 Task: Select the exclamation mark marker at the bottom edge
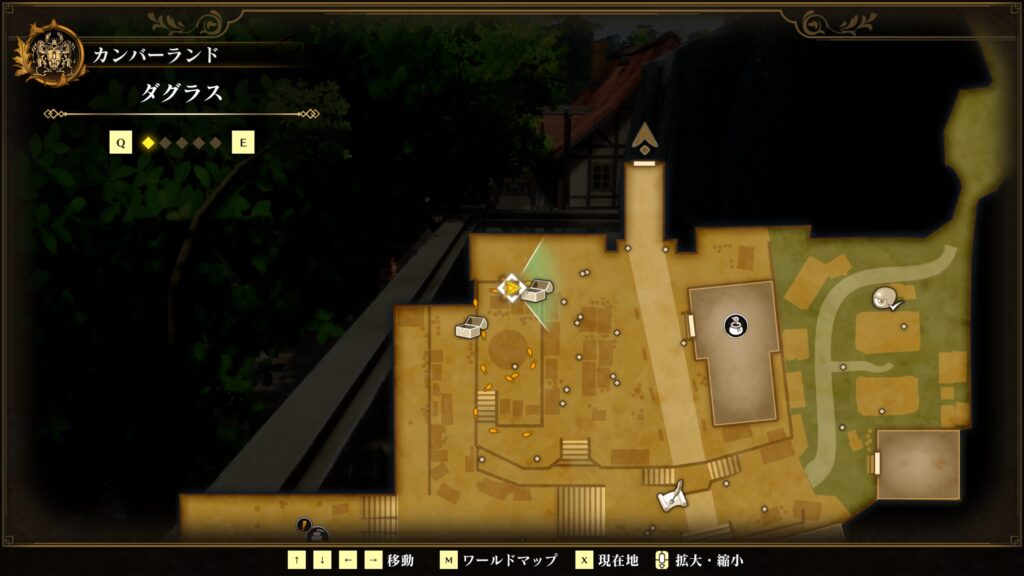(x=304, y=524)
